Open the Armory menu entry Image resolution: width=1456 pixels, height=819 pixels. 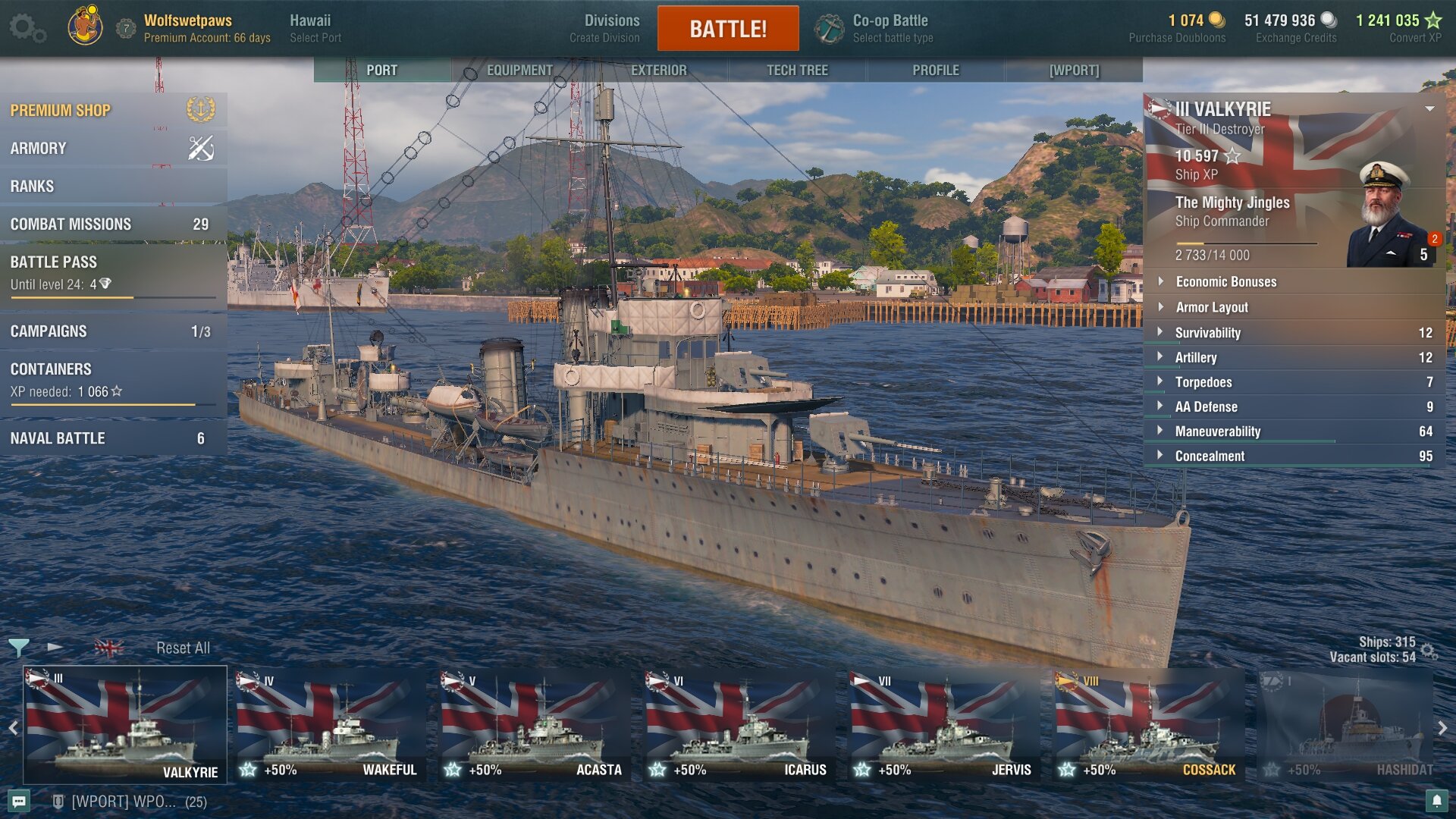(112, 149)
